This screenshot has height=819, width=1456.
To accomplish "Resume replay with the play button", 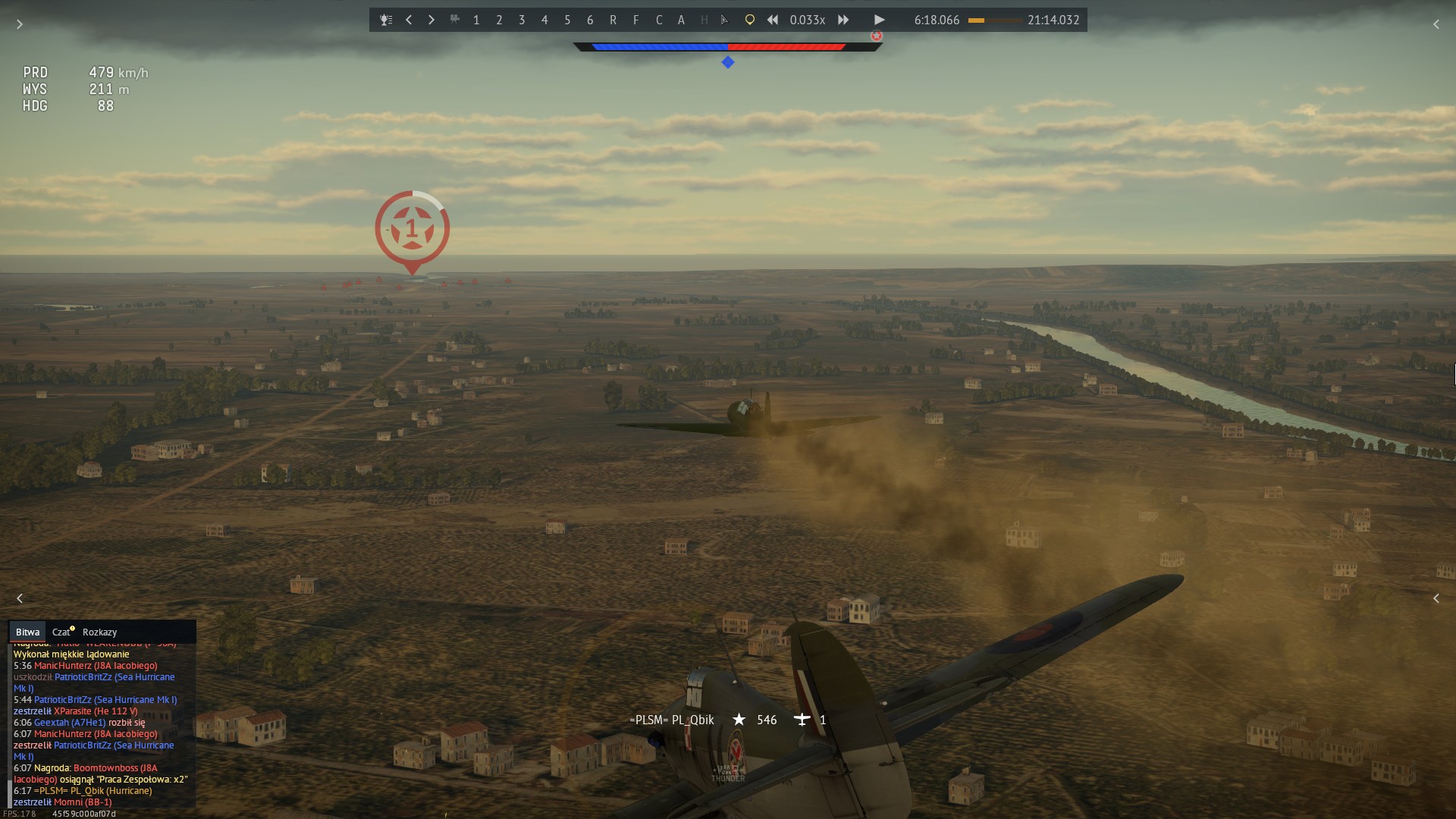I will (879, 20).
